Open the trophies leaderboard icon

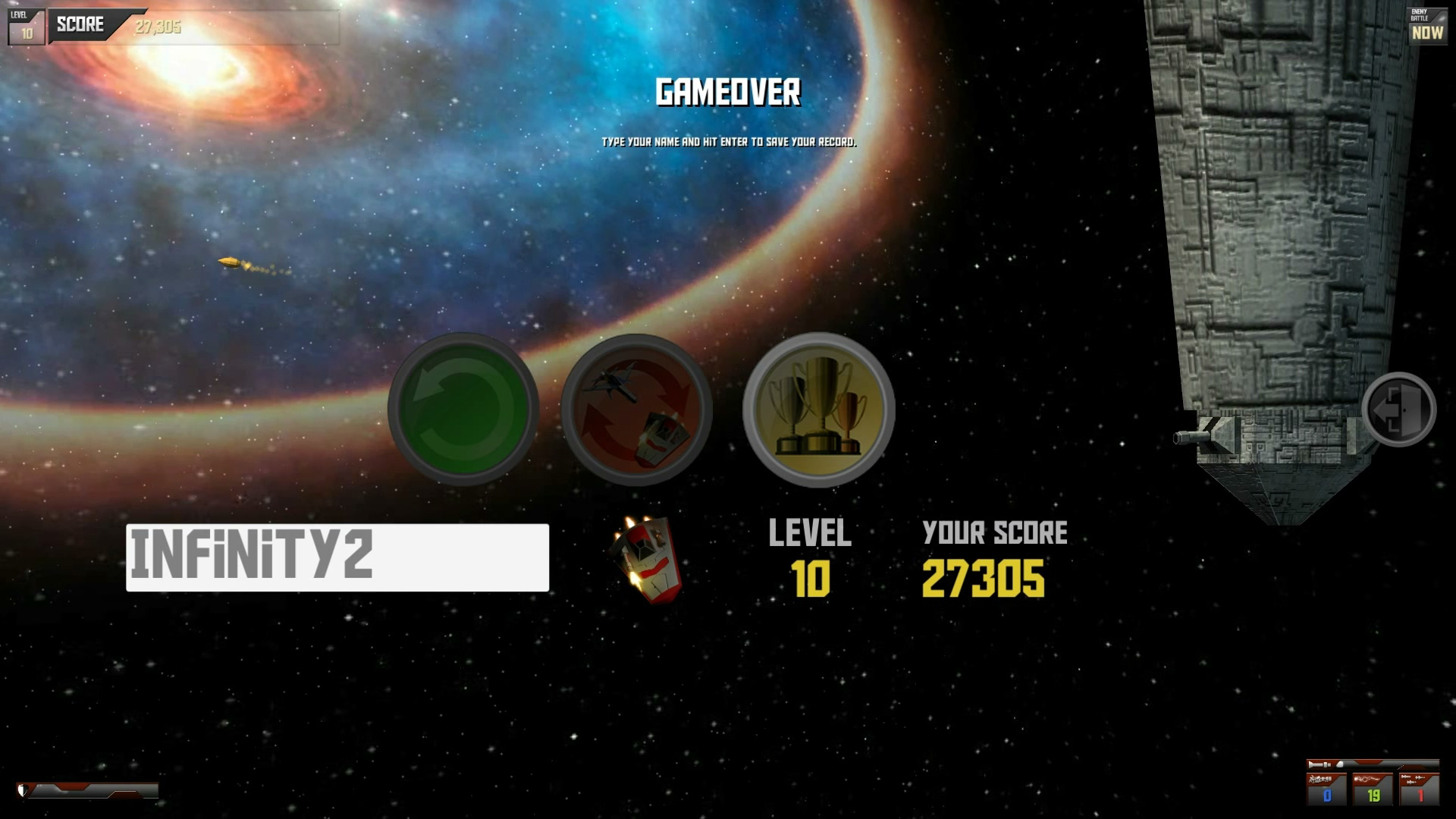pyautogui.click(x=817, y=409)
